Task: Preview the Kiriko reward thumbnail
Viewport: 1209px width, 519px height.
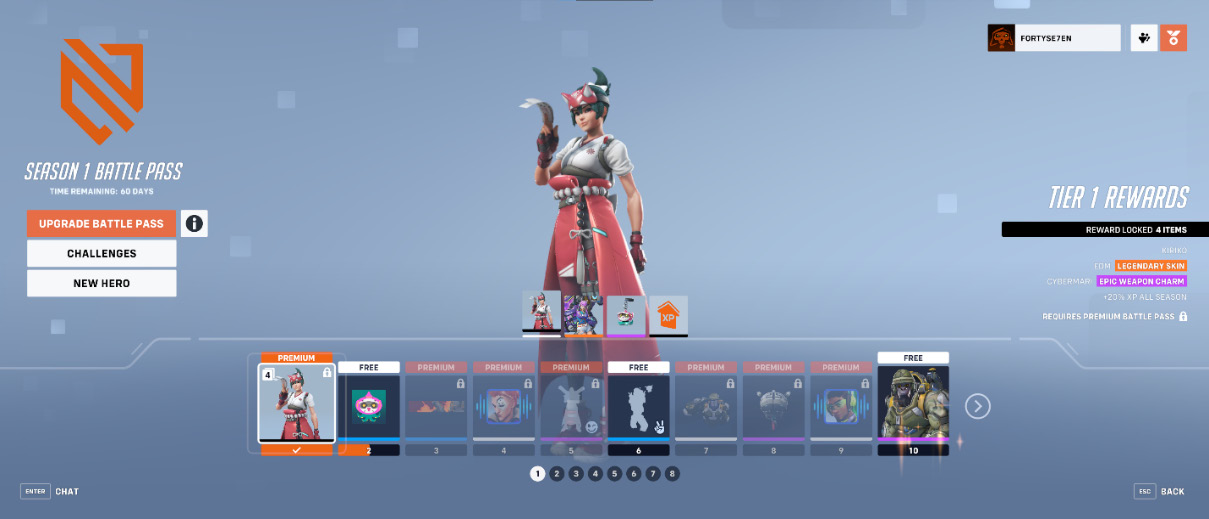Action: tap(541, 313)
